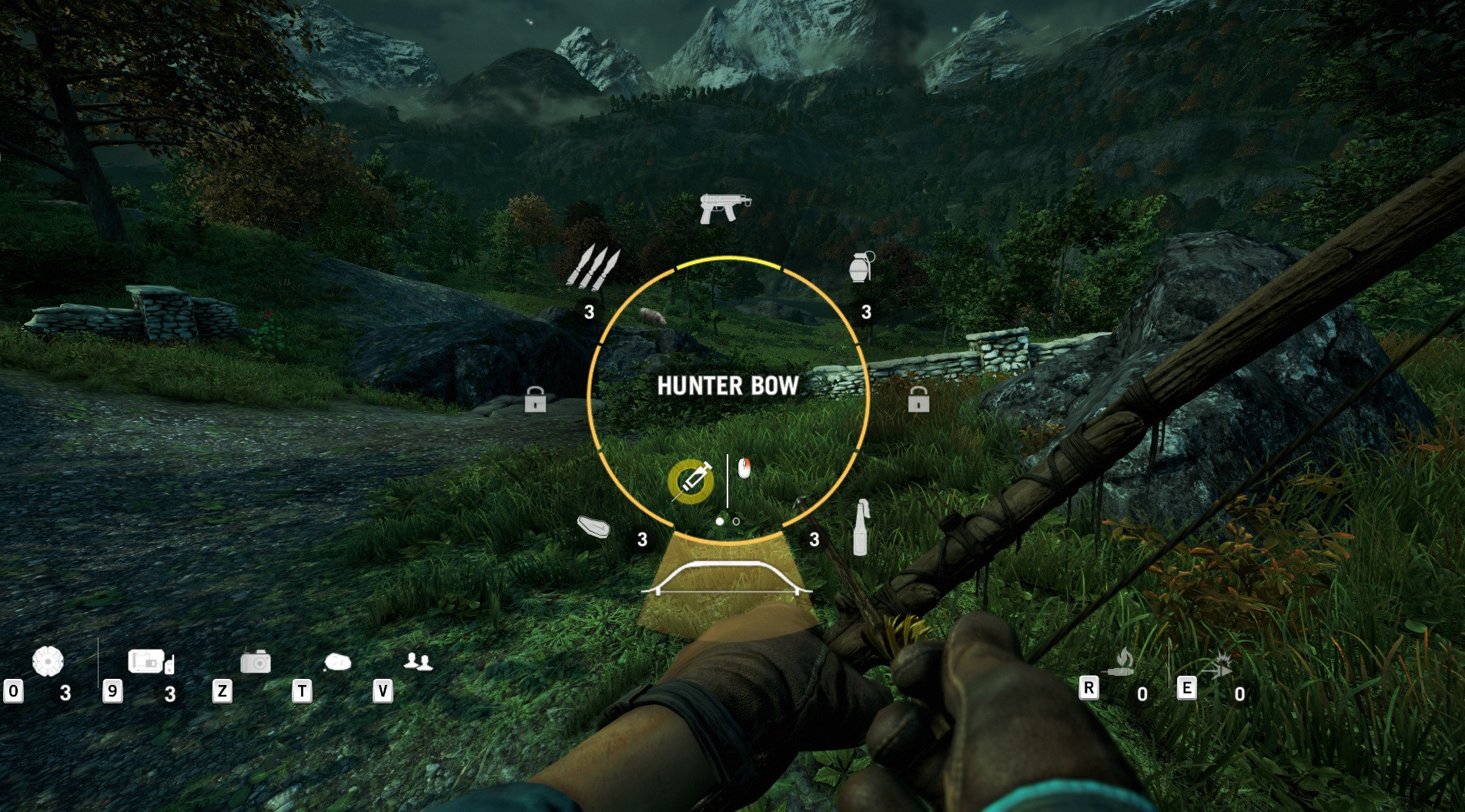
Task: Click the HUNTER BOW label text
Action: (727, 387)
